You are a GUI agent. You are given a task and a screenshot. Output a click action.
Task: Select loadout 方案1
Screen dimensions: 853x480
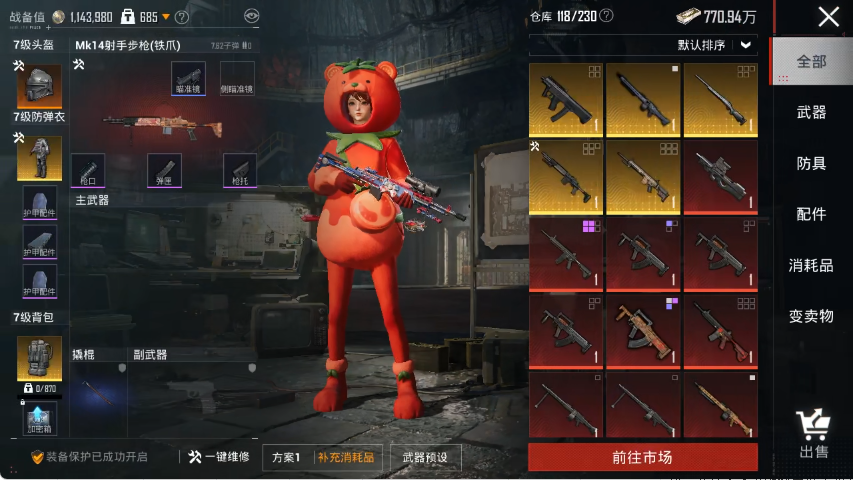pos(285,457)
